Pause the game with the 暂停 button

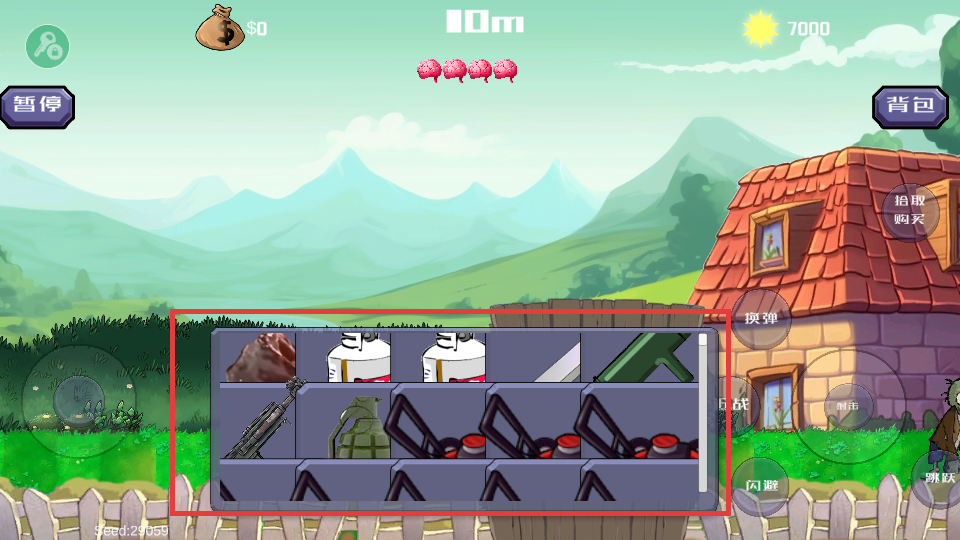pos(38,106)
